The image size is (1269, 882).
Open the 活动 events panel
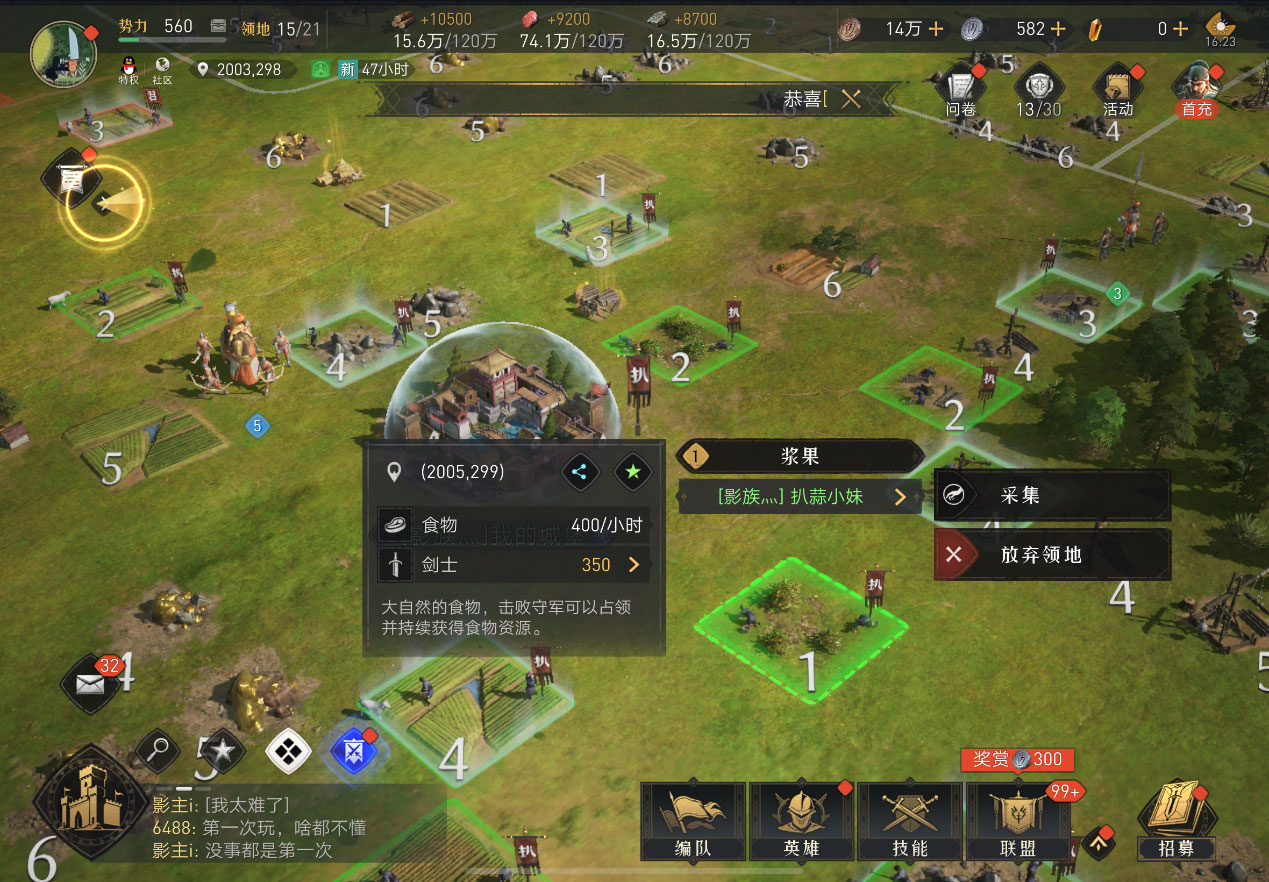click(1118, 90)
